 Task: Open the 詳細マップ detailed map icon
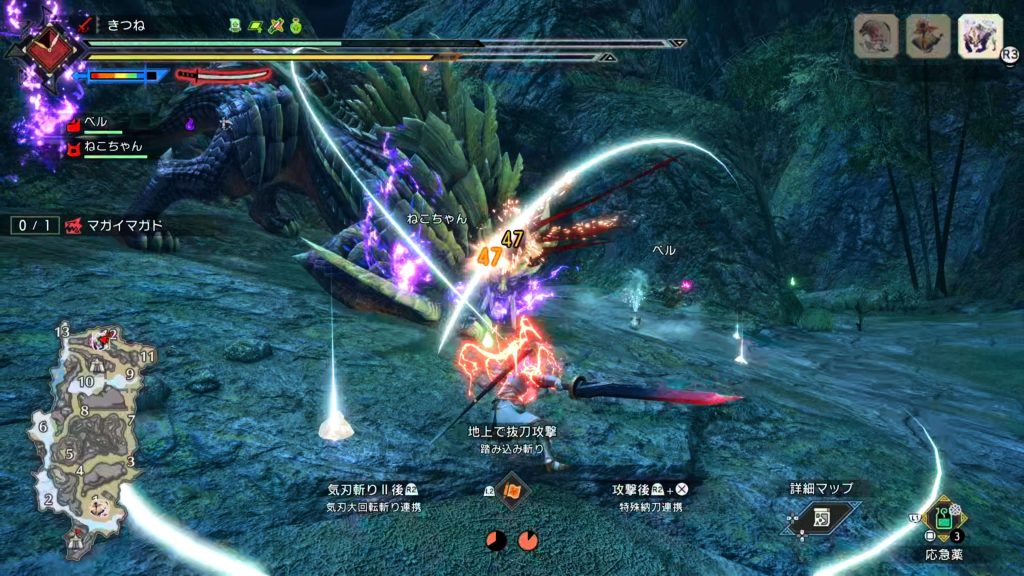point(820,515)
